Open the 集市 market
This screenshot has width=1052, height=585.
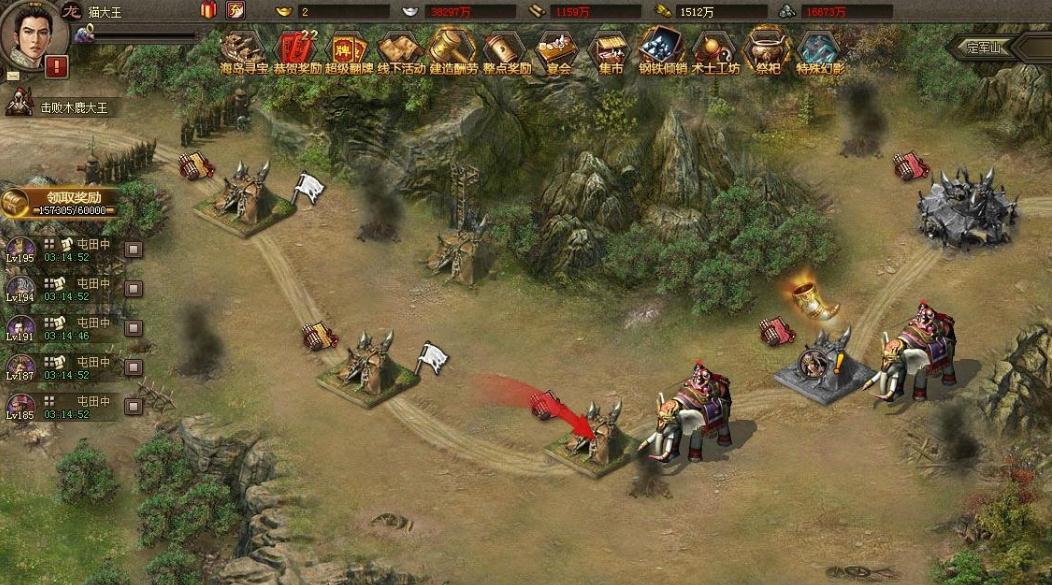coord(609,50)
